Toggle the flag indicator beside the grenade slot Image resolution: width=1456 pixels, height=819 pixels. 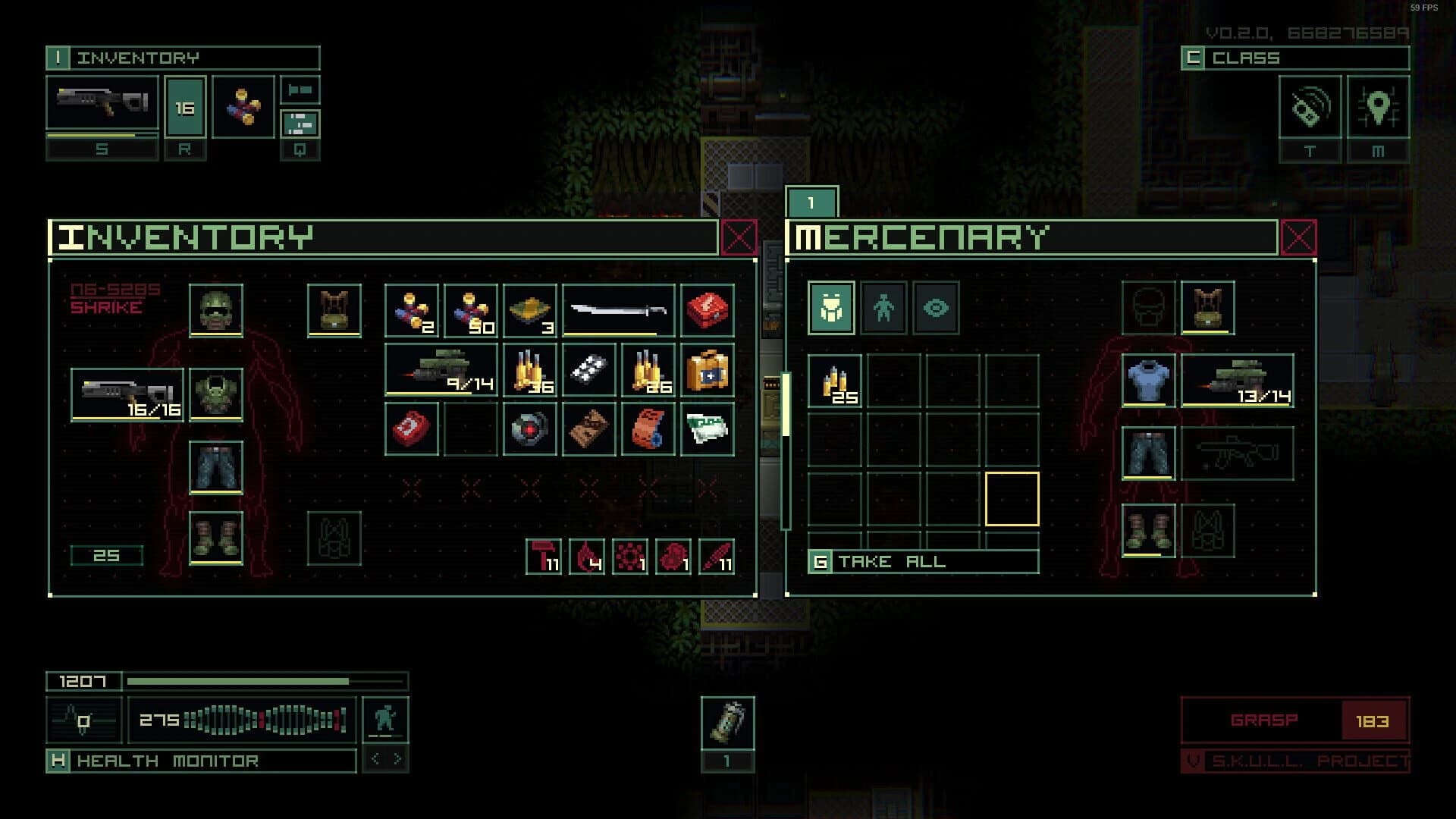302,89
